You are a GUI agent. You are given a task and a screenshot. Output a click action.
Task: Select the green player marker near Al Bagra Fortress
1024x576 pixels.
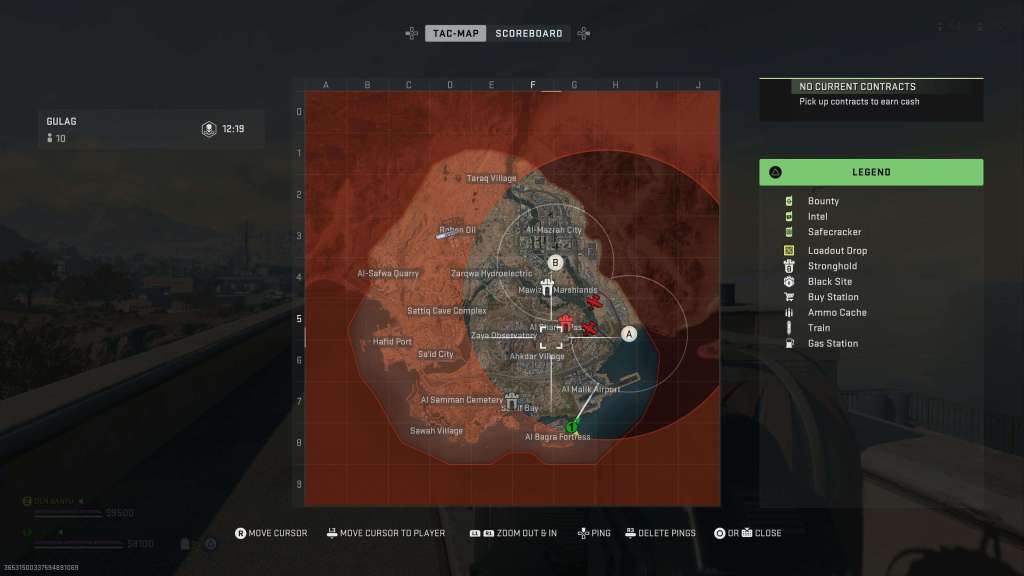click(x=572, y=427)
